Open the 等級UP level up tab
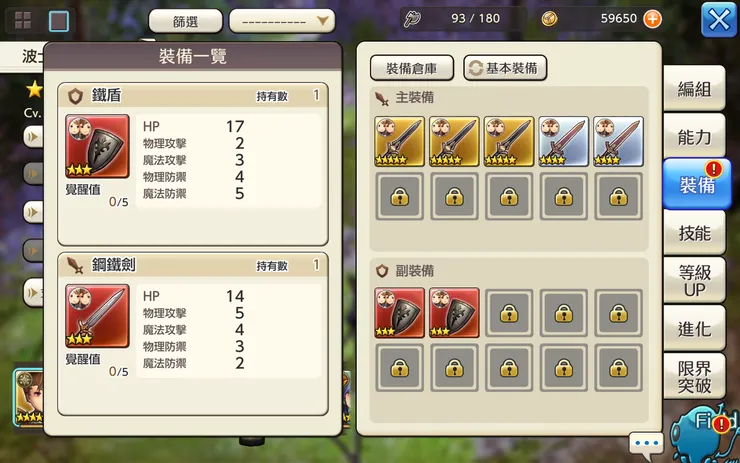The image size is (740, 463). 695,280
